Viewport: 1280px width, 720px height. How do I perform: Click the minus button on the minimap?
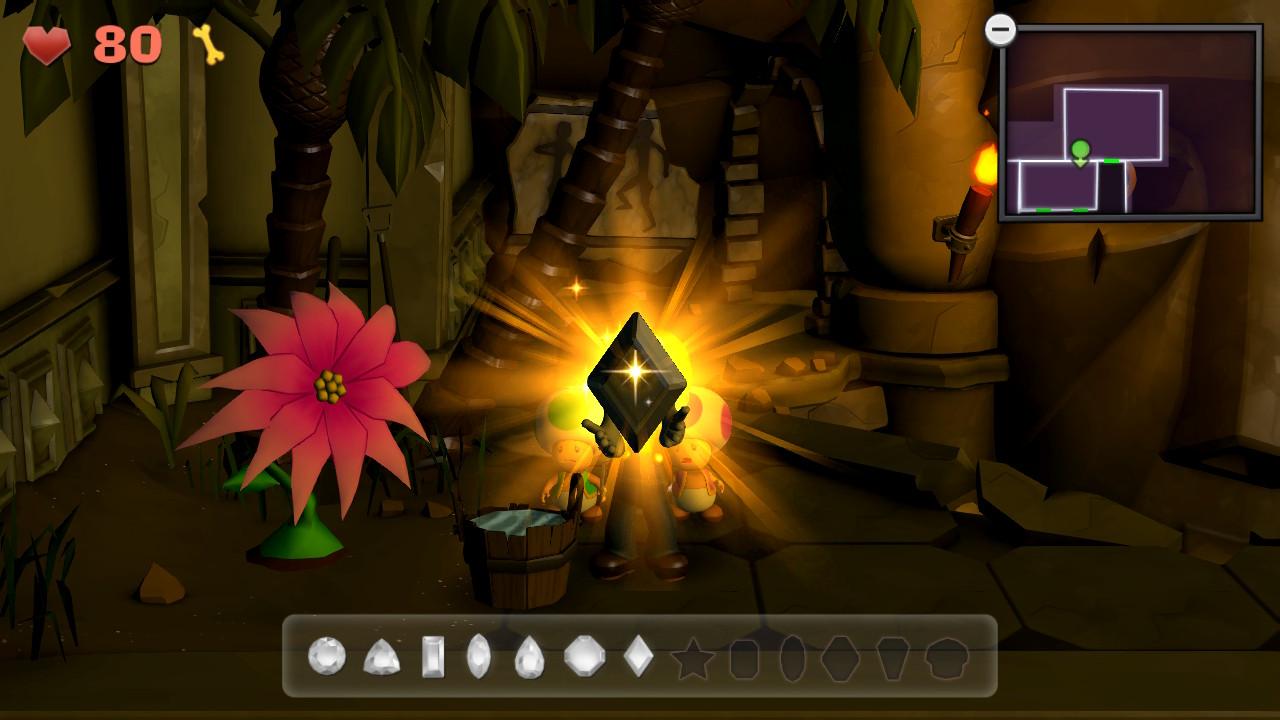tap(1000, 29)
